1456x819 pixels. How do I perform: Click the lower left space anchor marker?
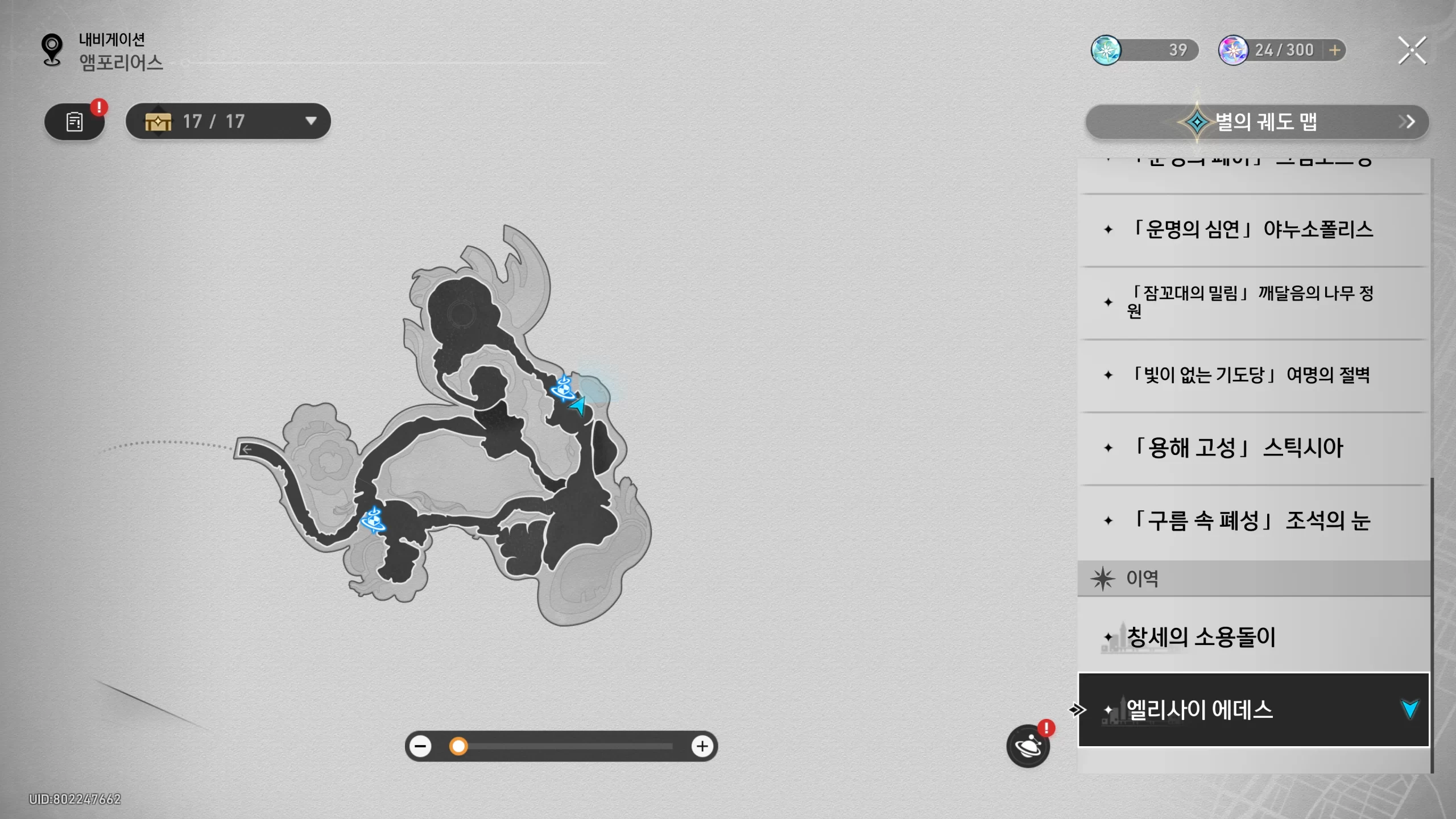[373, 519]
